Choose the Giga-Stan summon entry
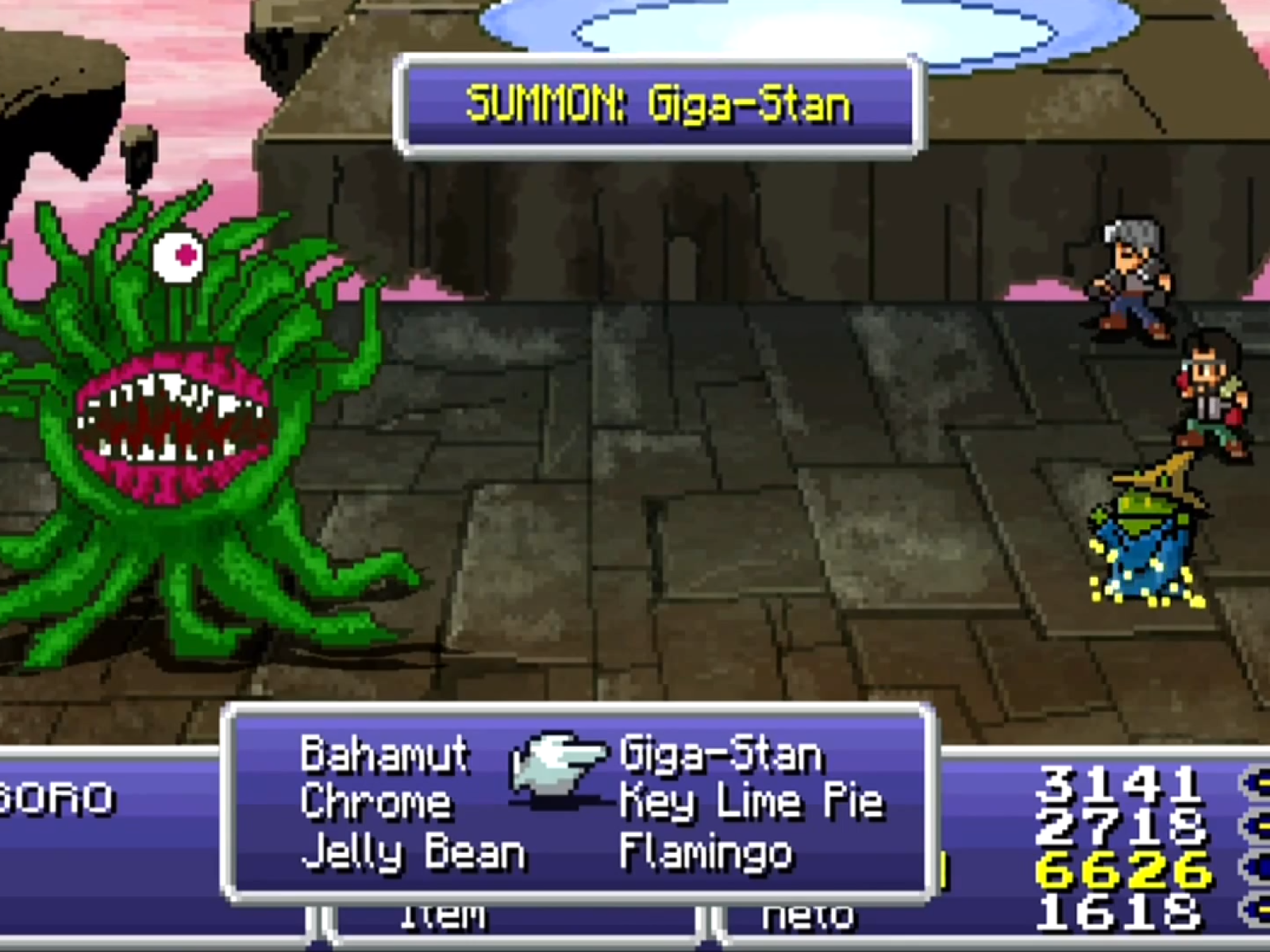The image size is (1270, 952). tap(720, 754)
